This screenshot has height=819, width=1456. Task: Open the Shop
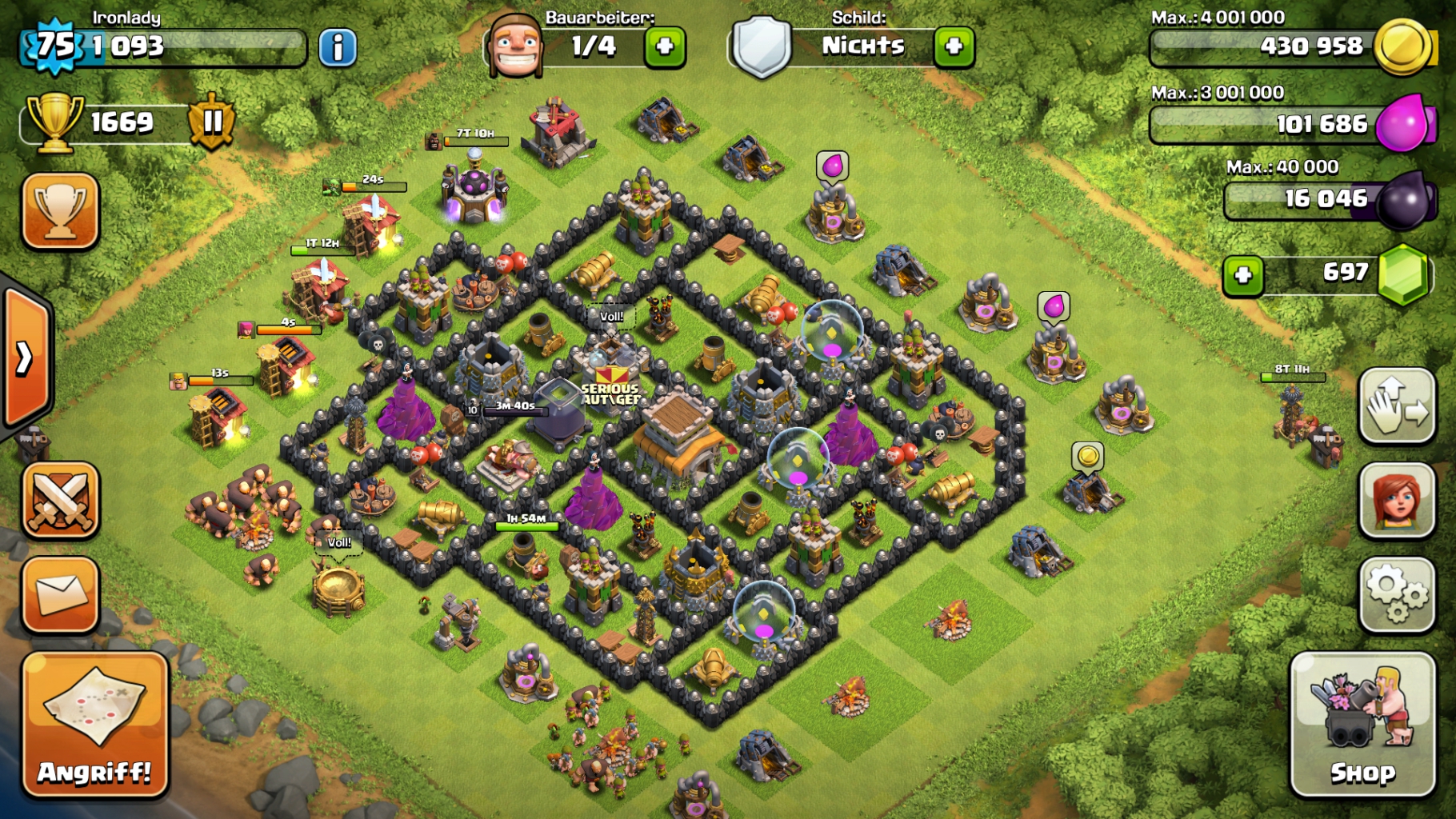coord(1362,725)
